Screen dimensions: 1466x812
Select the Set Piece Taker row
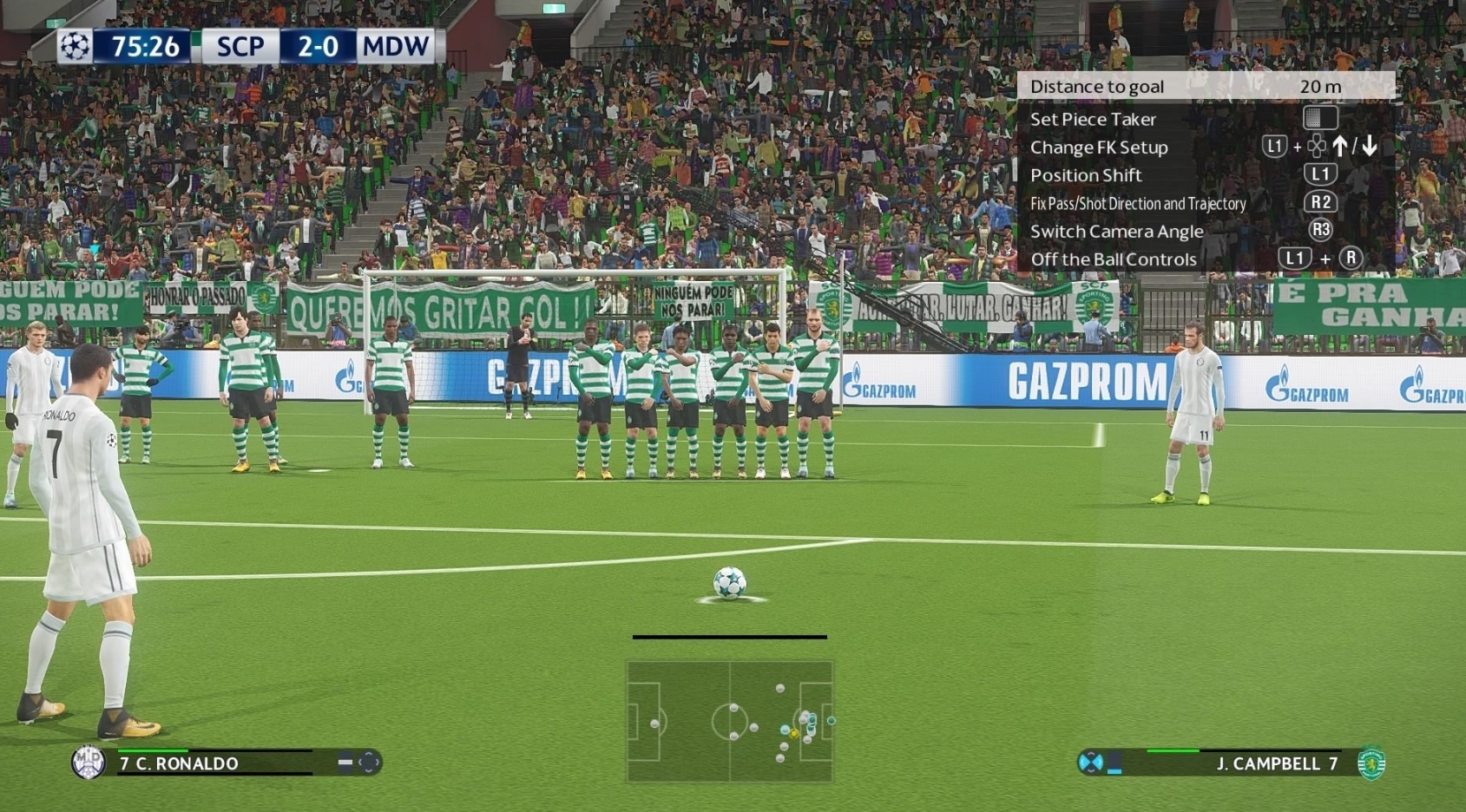tap(1093, 120)
